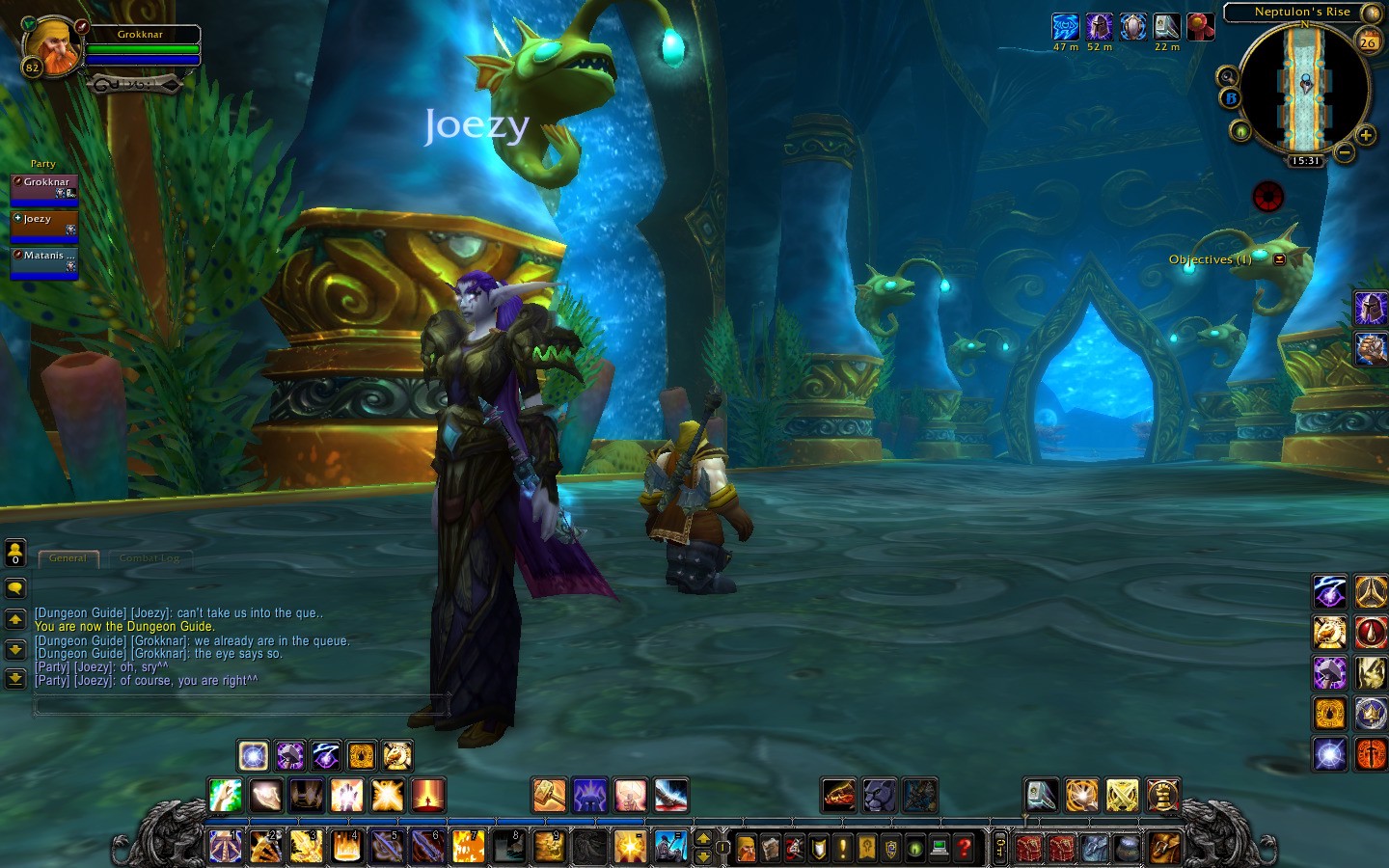Activate the golden hammer ability icon
1389x868 pixels.
click(x=549, y=796)
